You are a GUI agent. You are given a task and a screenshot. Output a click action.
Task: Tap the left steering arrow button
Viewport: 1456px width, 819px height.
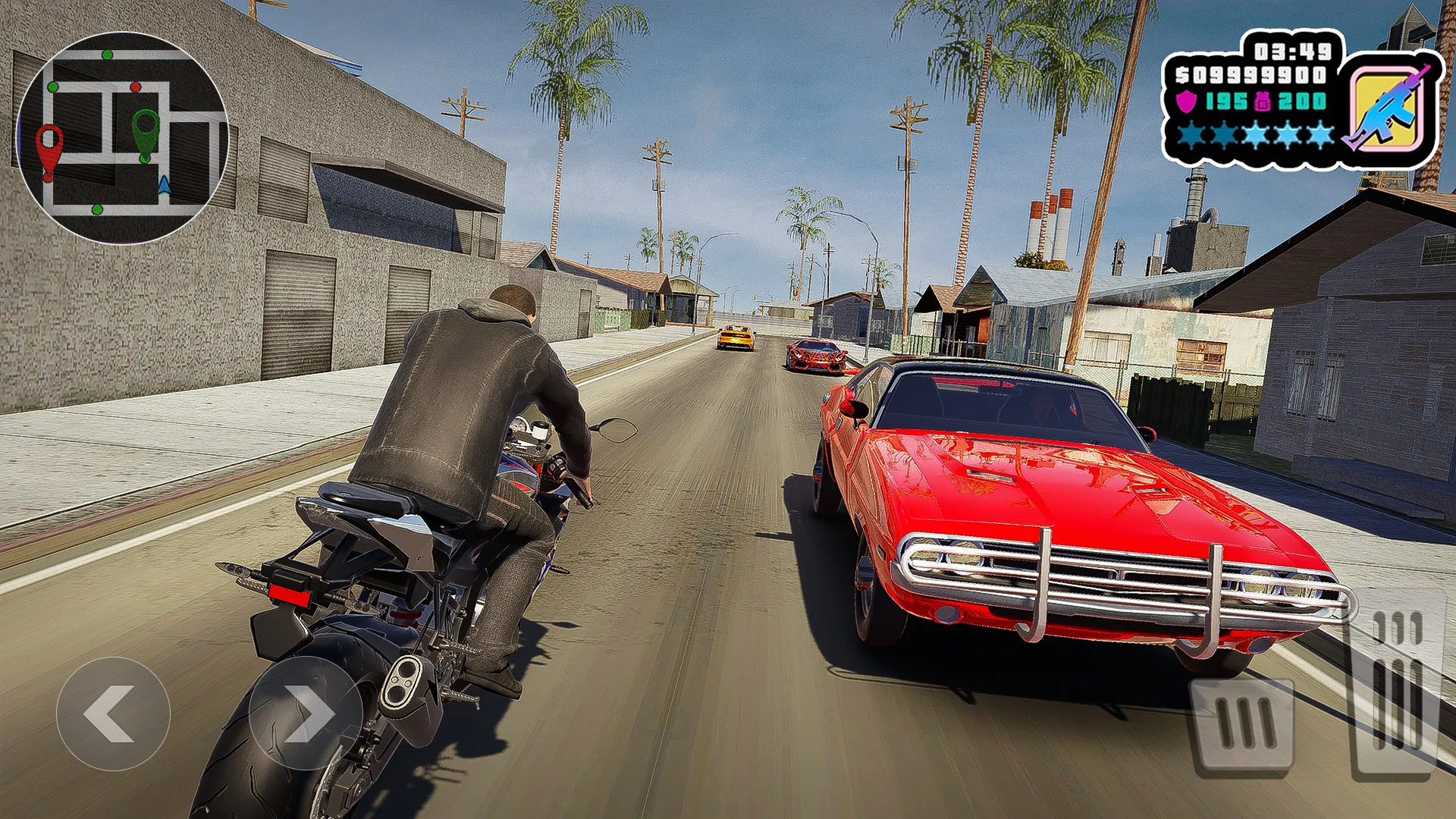(x=113, y=714)
